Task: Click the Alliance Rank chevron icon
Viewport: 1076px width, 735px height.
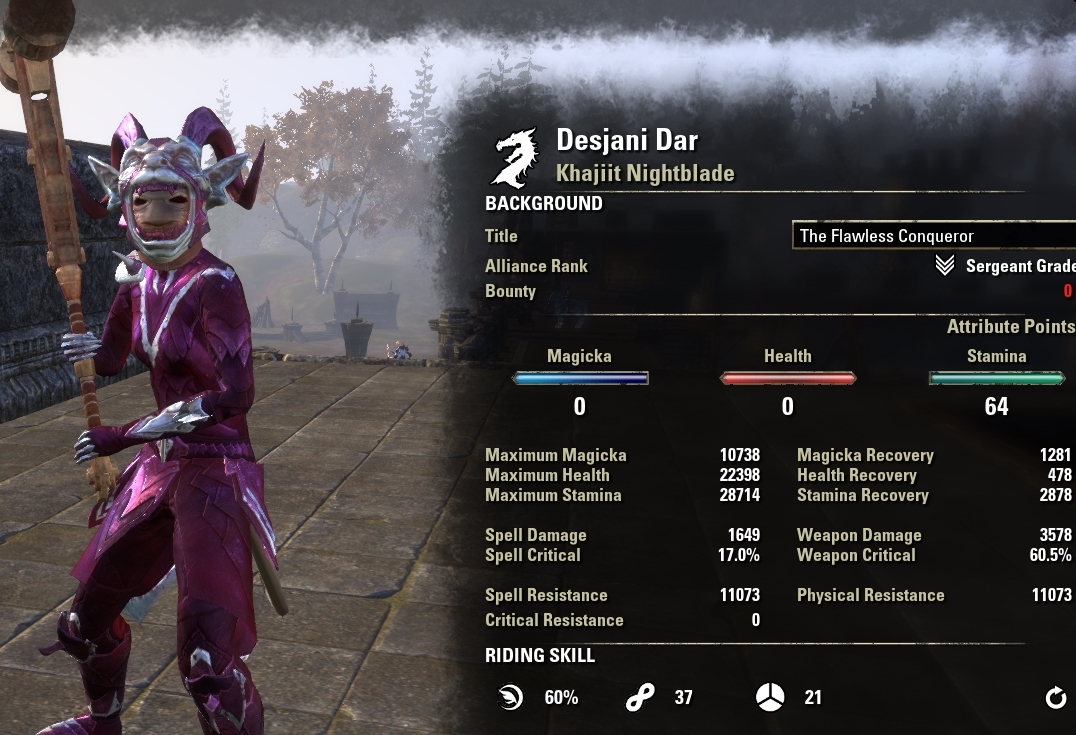Action: tap(944, 266)
